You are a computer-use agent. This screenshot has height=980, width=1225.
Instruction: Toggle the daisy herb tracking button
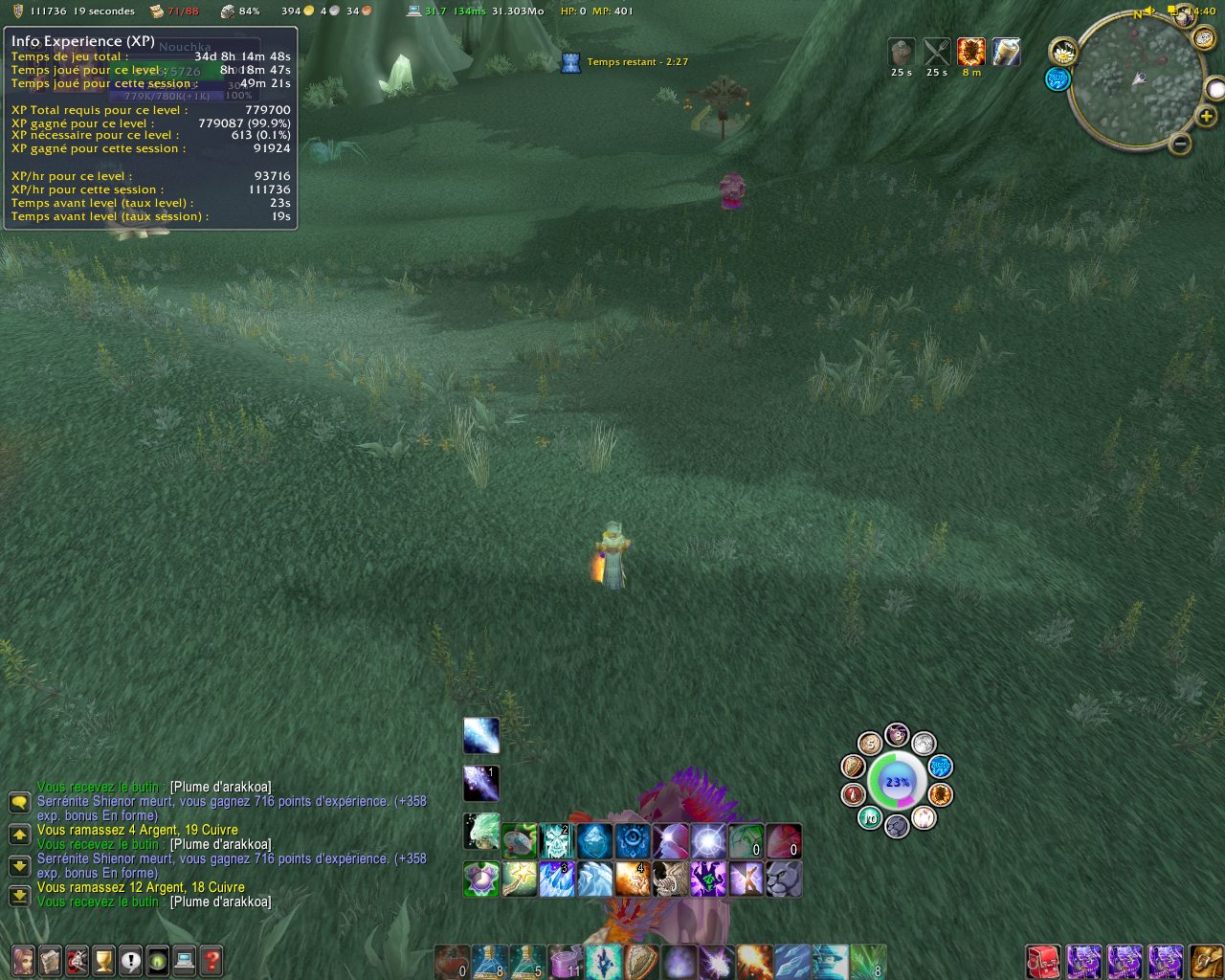coord(1062,52)
